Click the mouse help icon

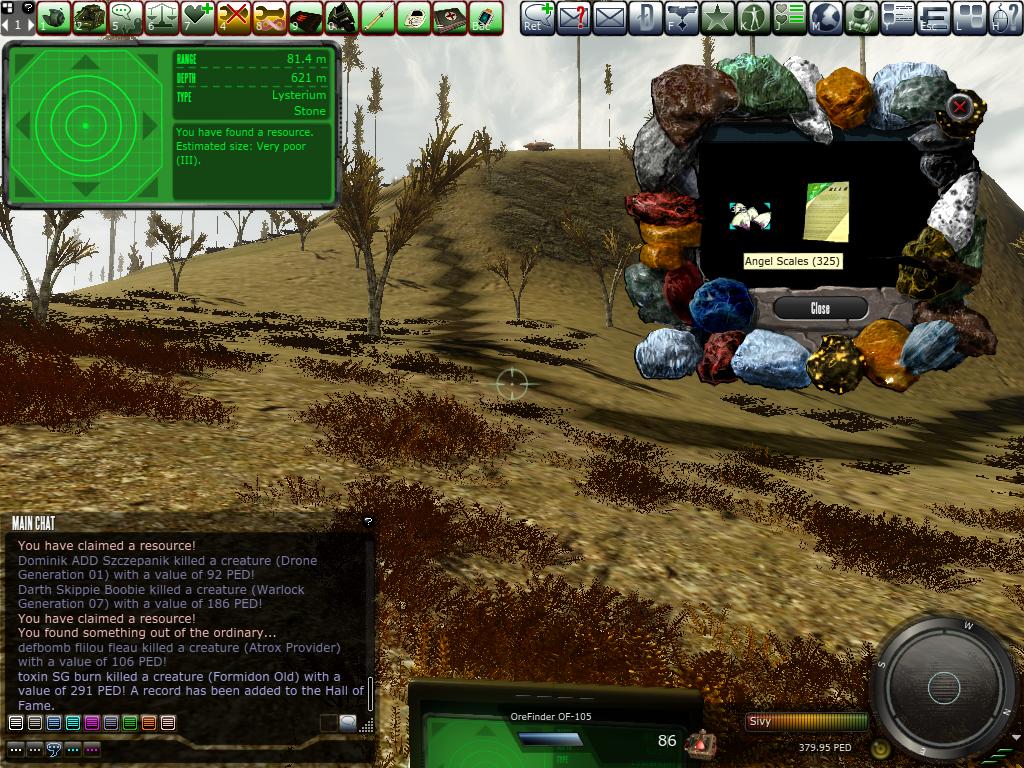pos(1006,17)
